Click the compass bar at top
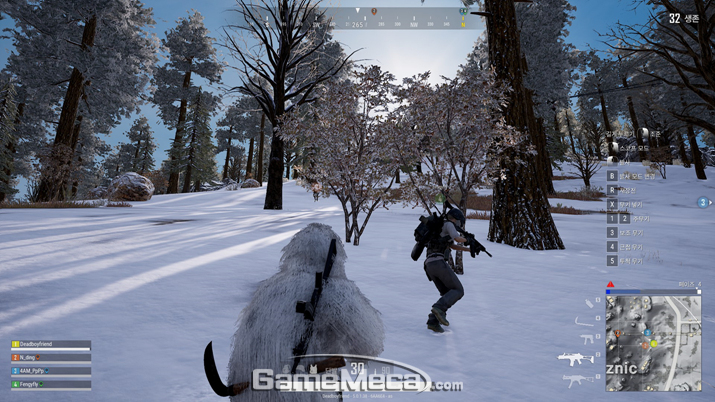 click(x=400, y=17)
